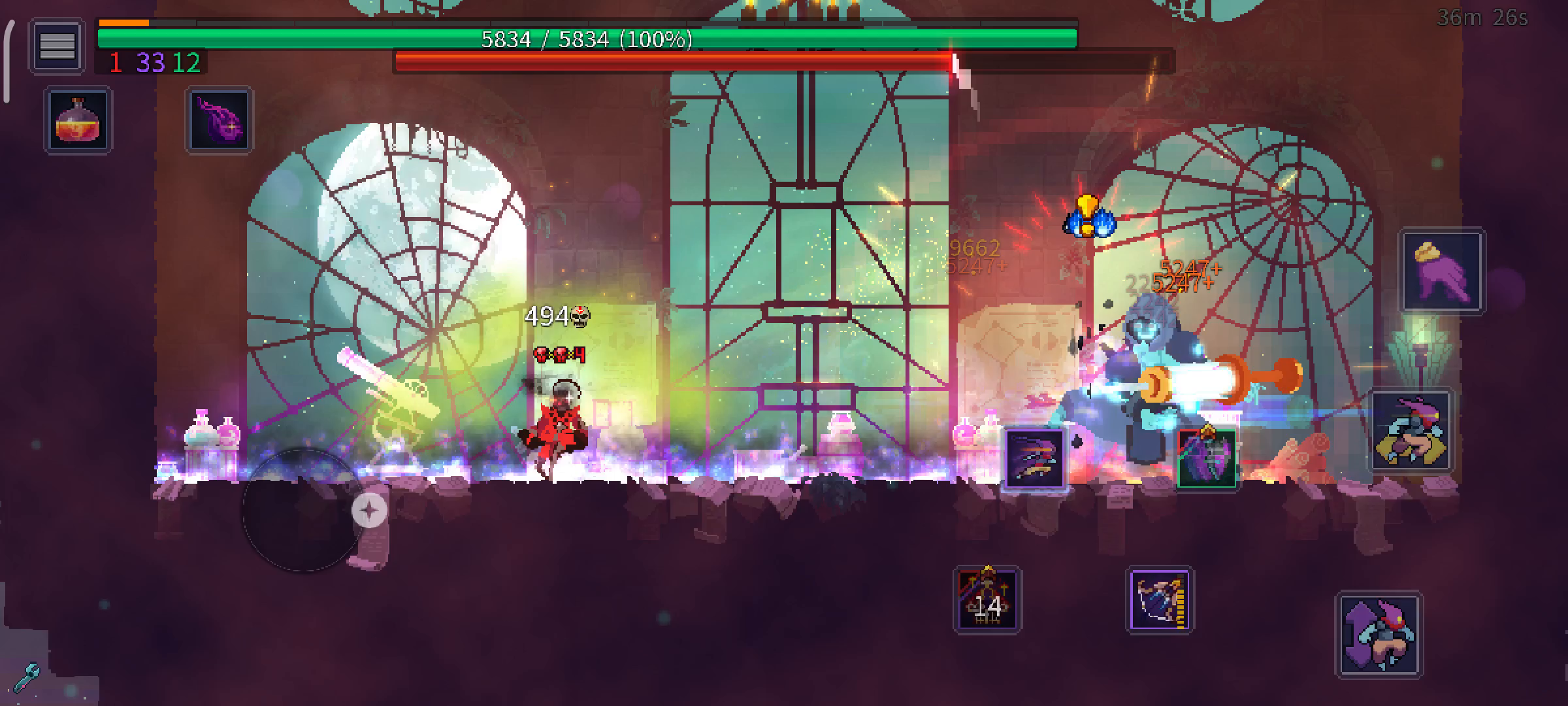Trigger the skill showing a 14 cooldown
Screen dimensions: 1568x706
point(987,600)
